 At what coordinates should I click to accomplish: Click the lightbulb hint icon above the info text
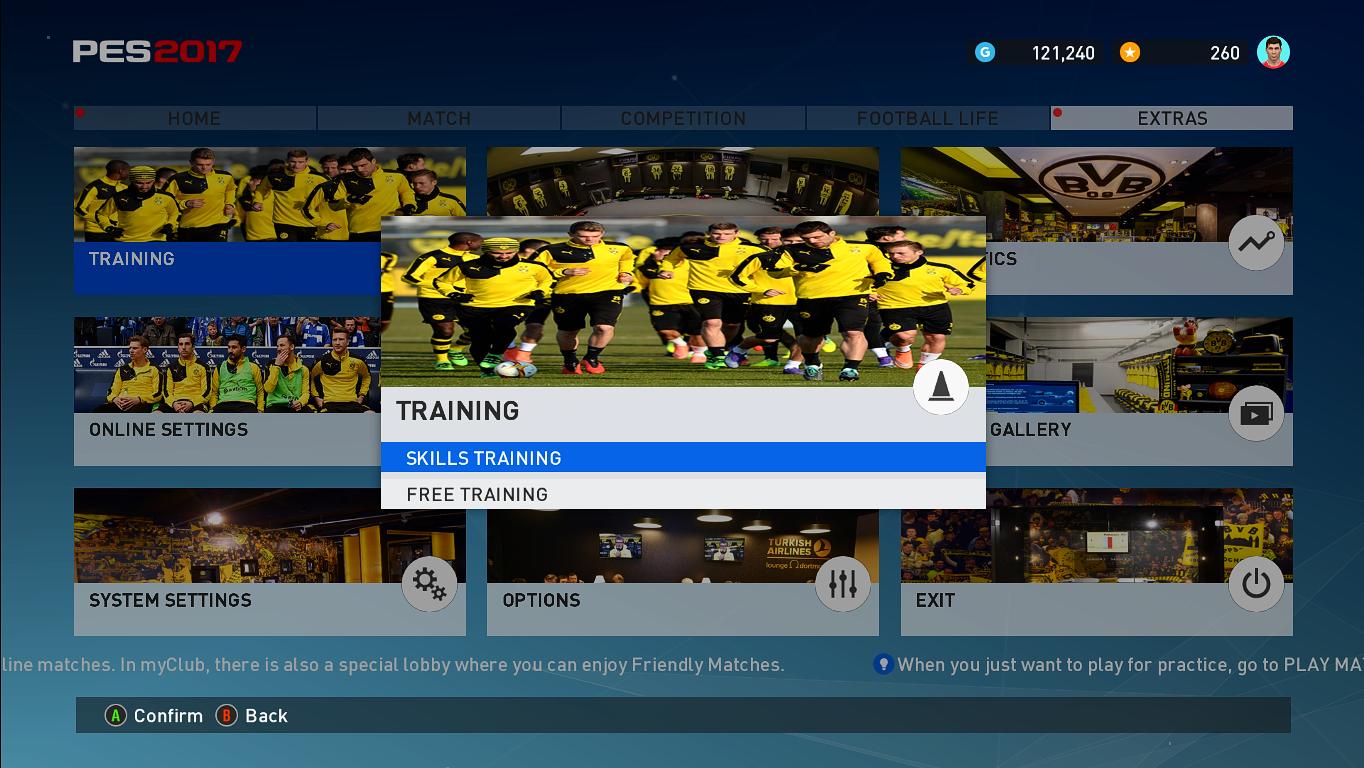[x=882, y=663]
